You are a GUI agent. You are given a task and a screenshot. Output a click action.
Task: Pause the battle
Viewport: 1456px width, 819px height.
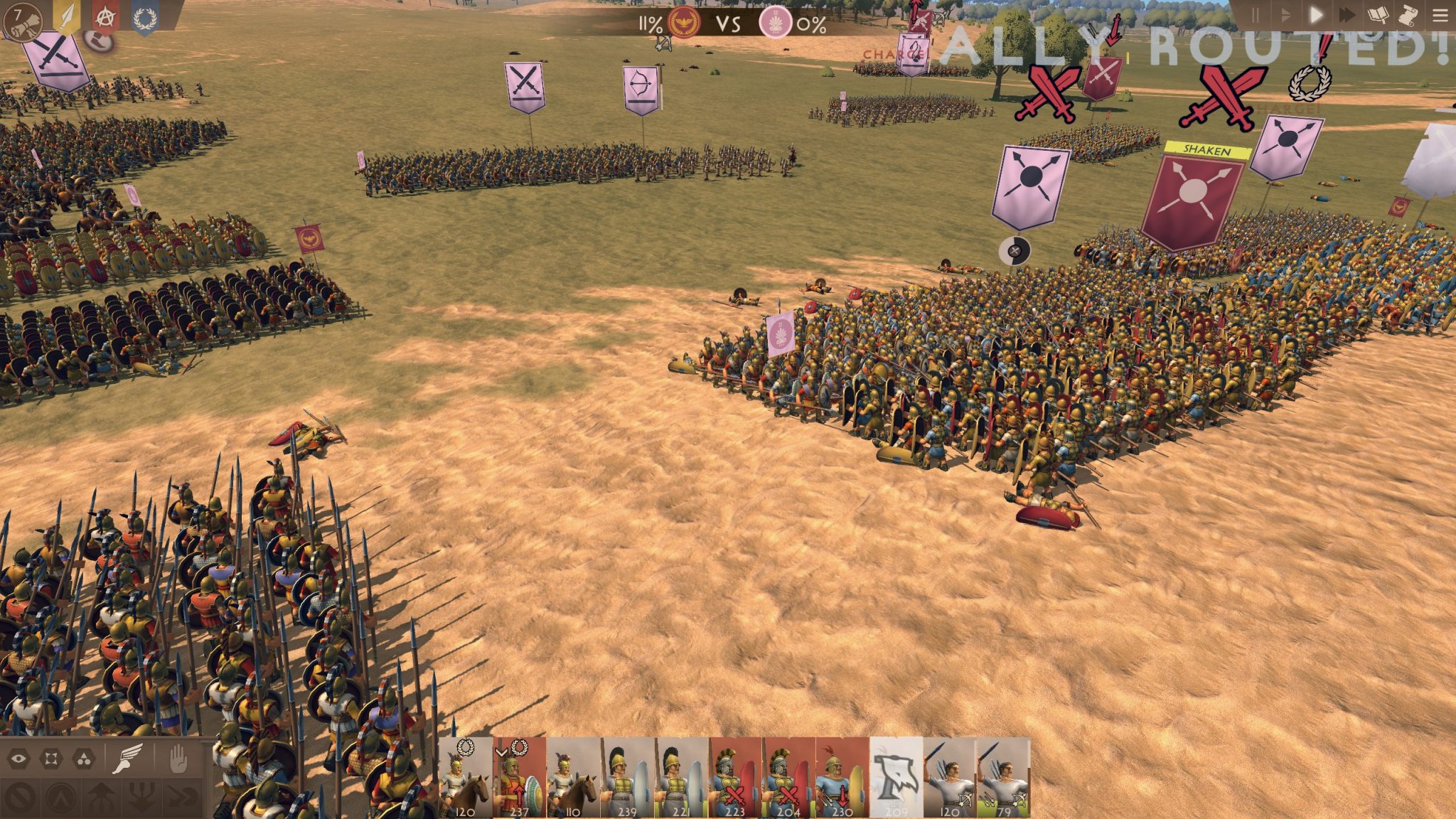pos(1256,15)
